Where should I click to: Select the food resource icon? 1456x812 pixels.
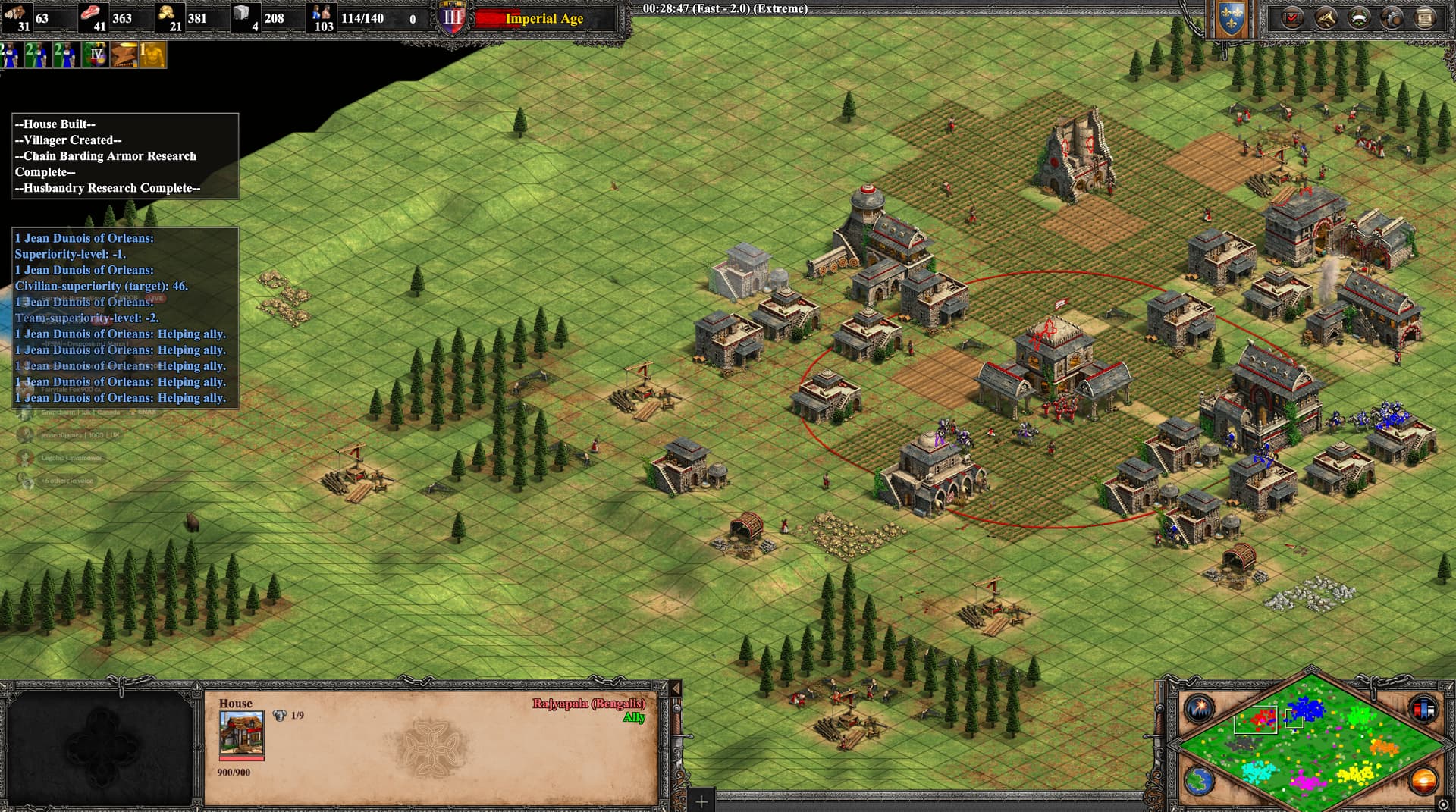tap(92, 14)
